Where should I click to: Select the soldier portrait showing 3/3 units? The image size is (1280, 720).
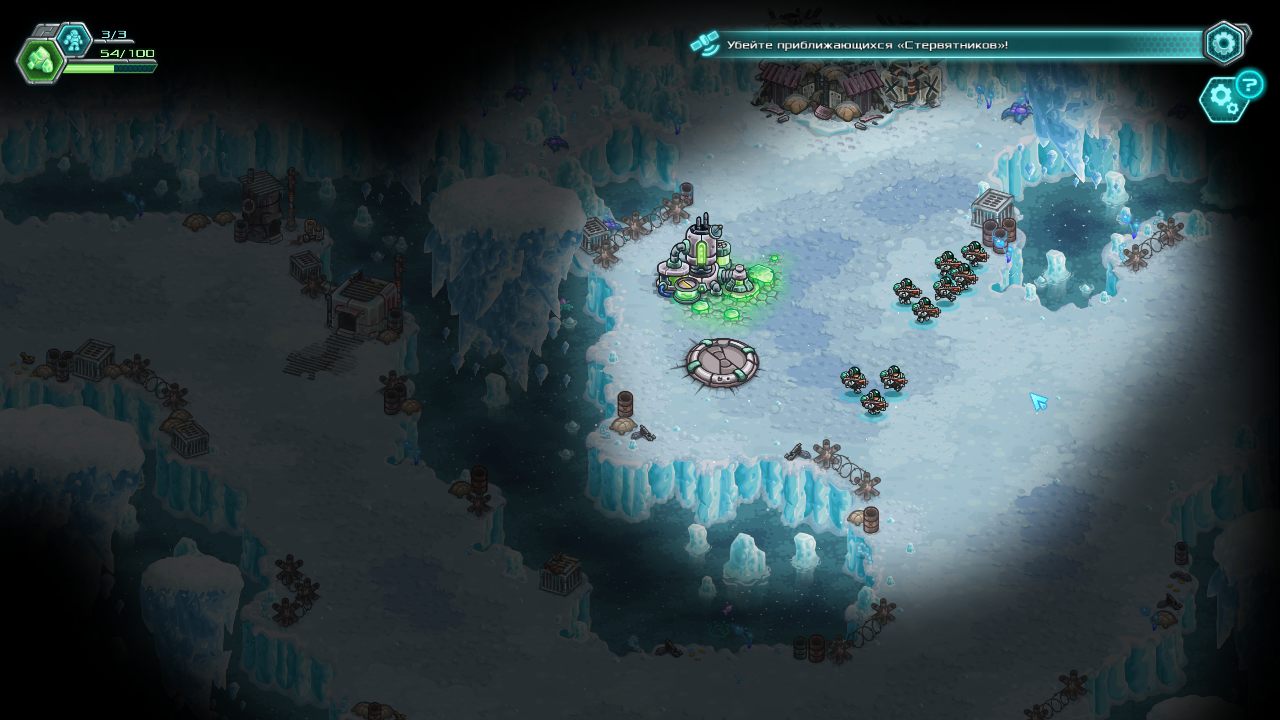(x=75, y=37)
